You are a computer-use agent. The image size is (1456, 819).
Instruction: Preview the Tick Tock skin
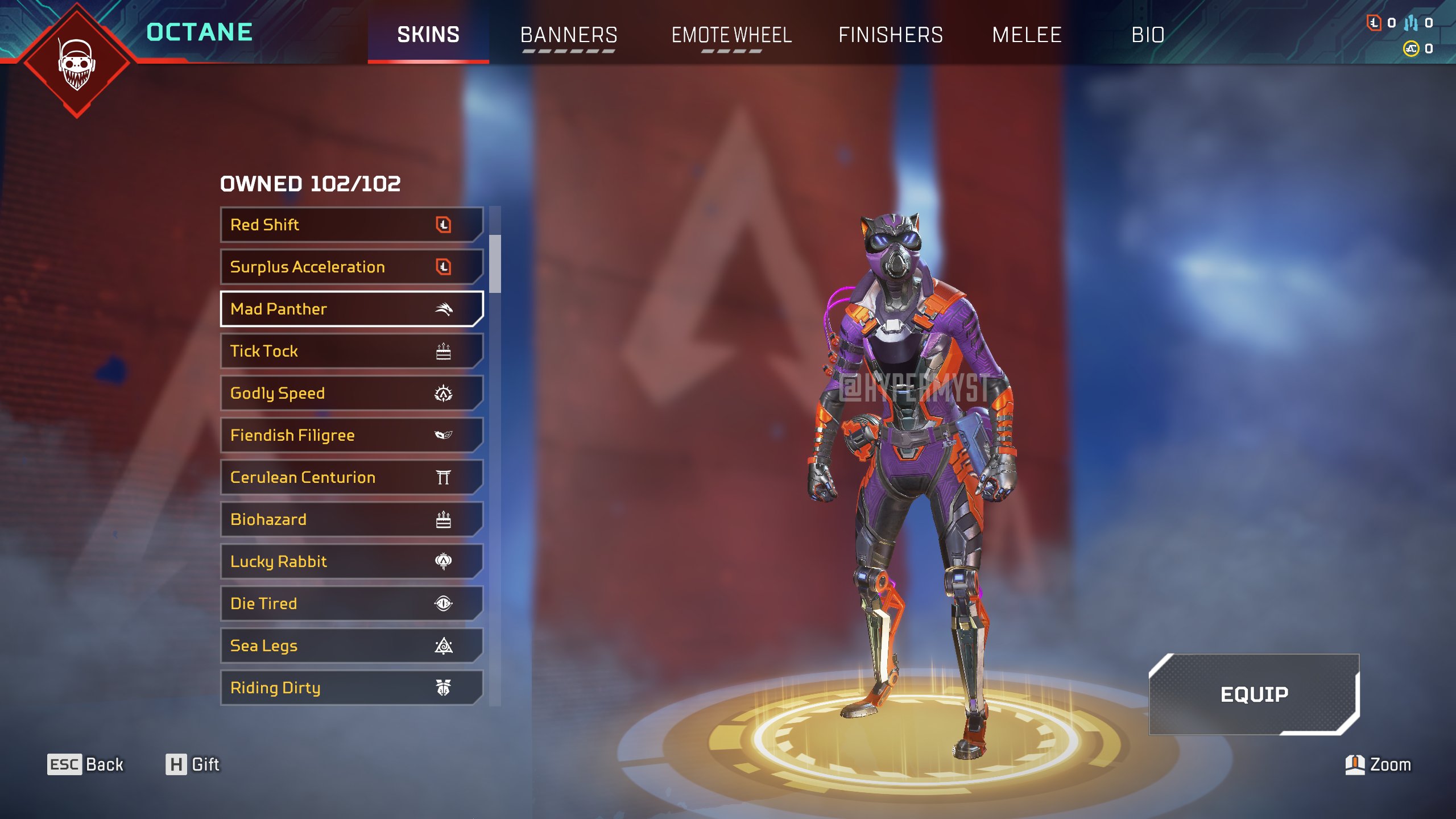point(351,351)
